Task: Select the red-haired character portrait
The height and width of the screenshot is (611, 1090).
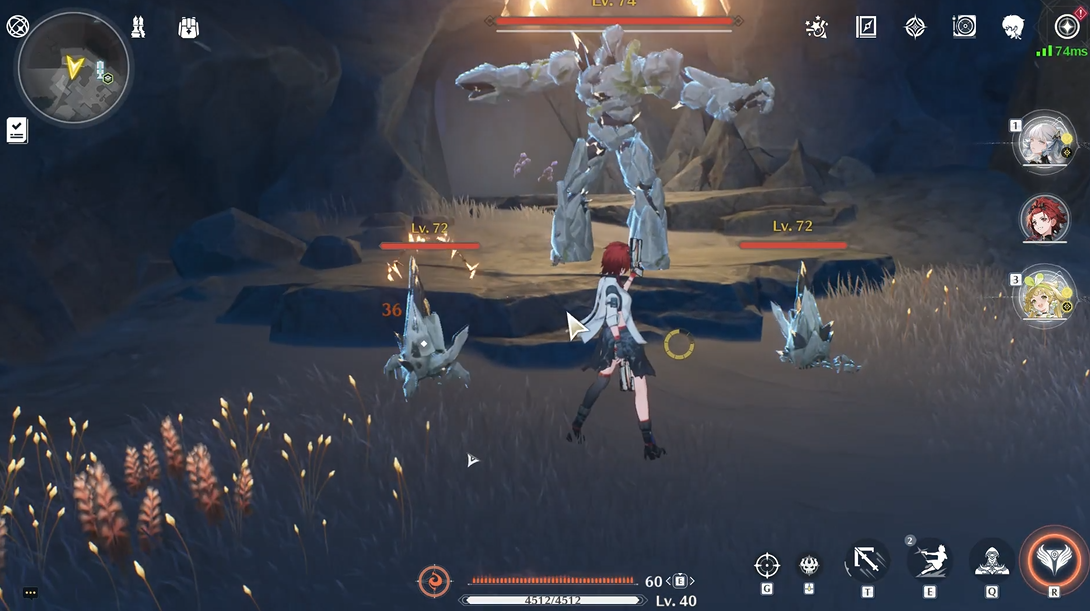Action: point(1044,219)
